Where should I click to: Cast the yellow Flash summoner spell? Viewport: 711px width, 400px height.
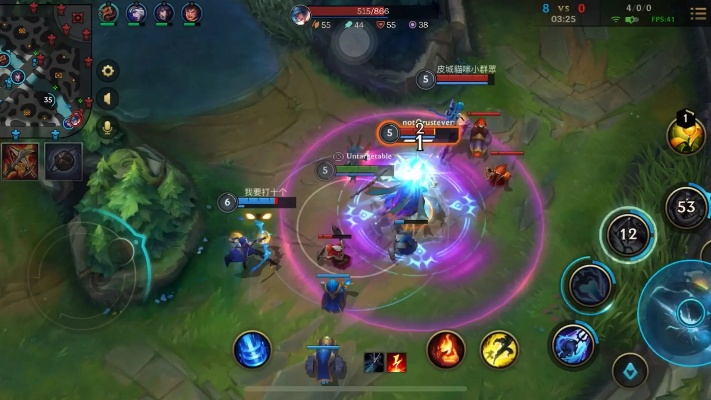pyautogui.click(x=499, y=350)
